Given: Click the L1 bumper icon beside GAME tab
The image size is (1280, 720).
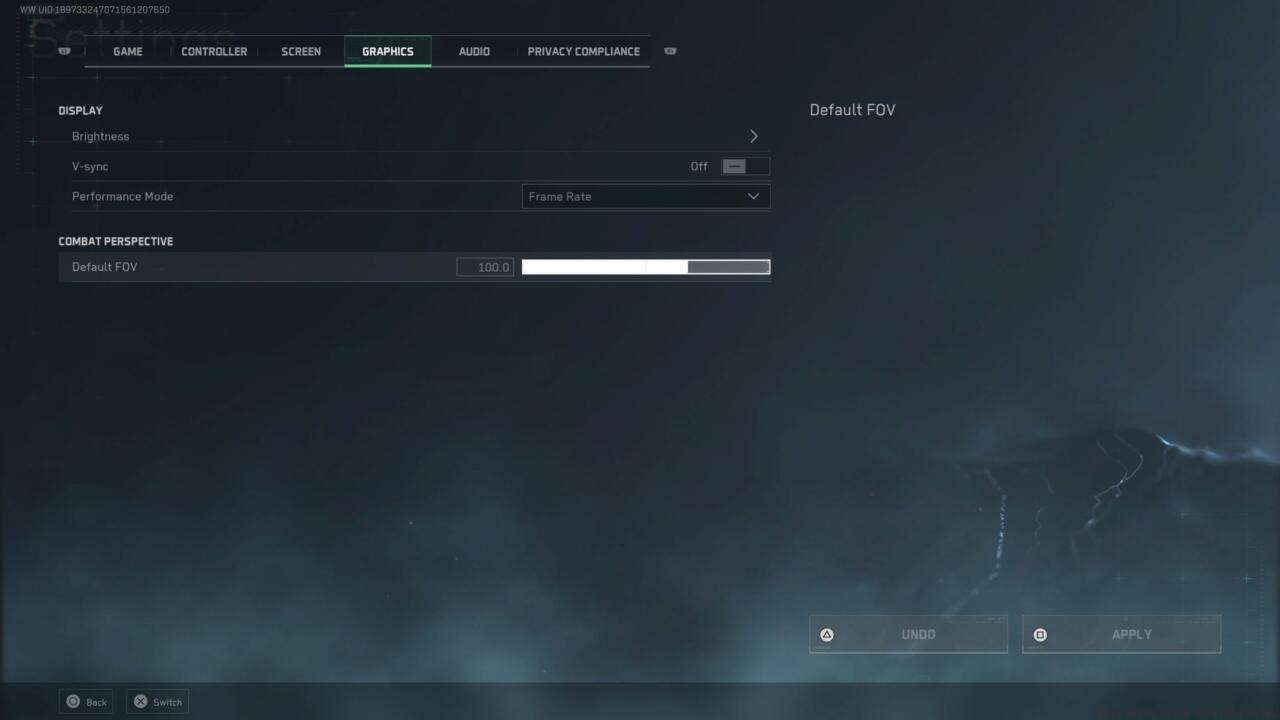Looking at the screenshot, I should tap(63, 49).
